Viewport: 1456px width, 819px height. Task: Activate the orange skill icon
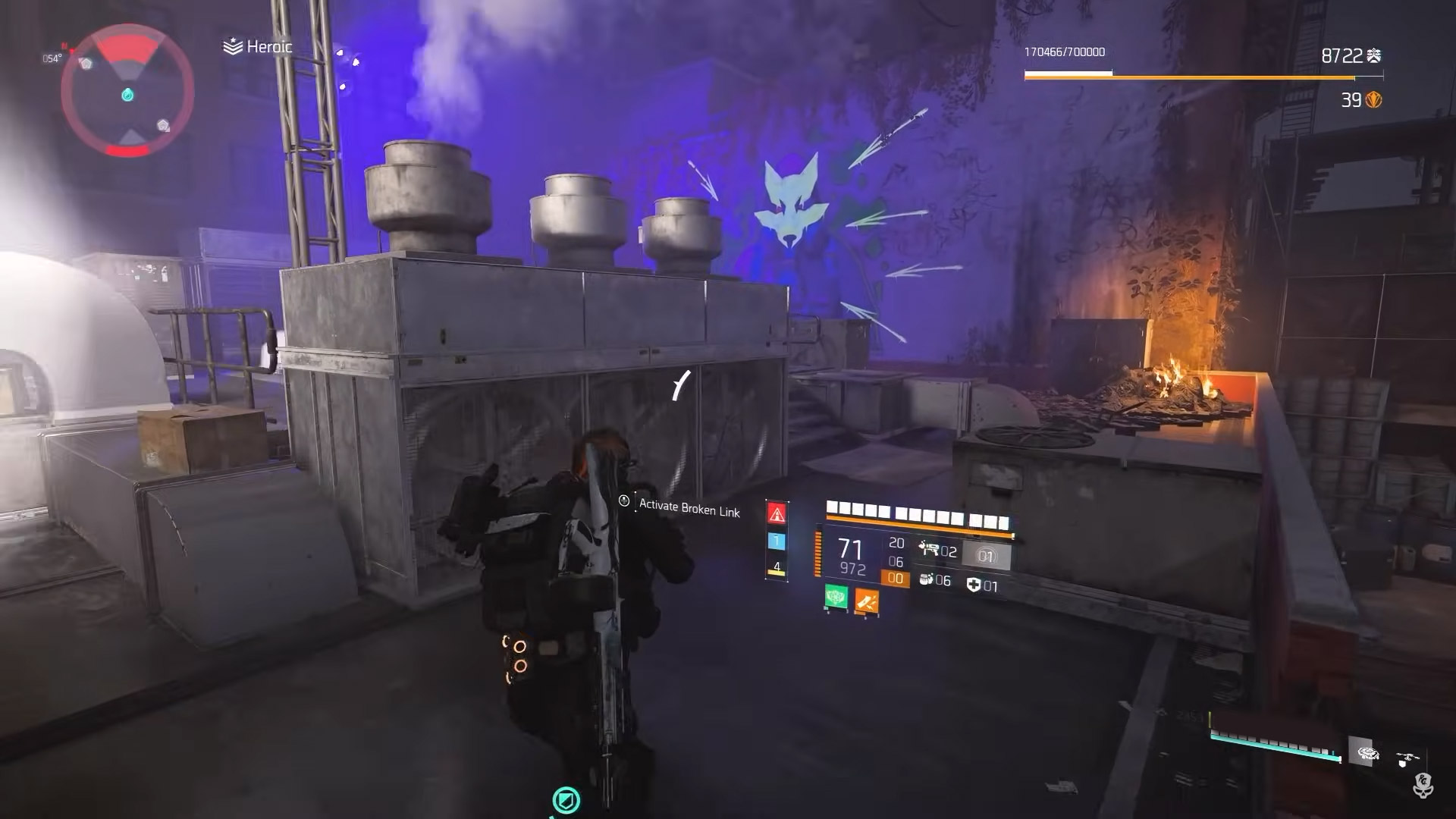[x=867, y=602]
